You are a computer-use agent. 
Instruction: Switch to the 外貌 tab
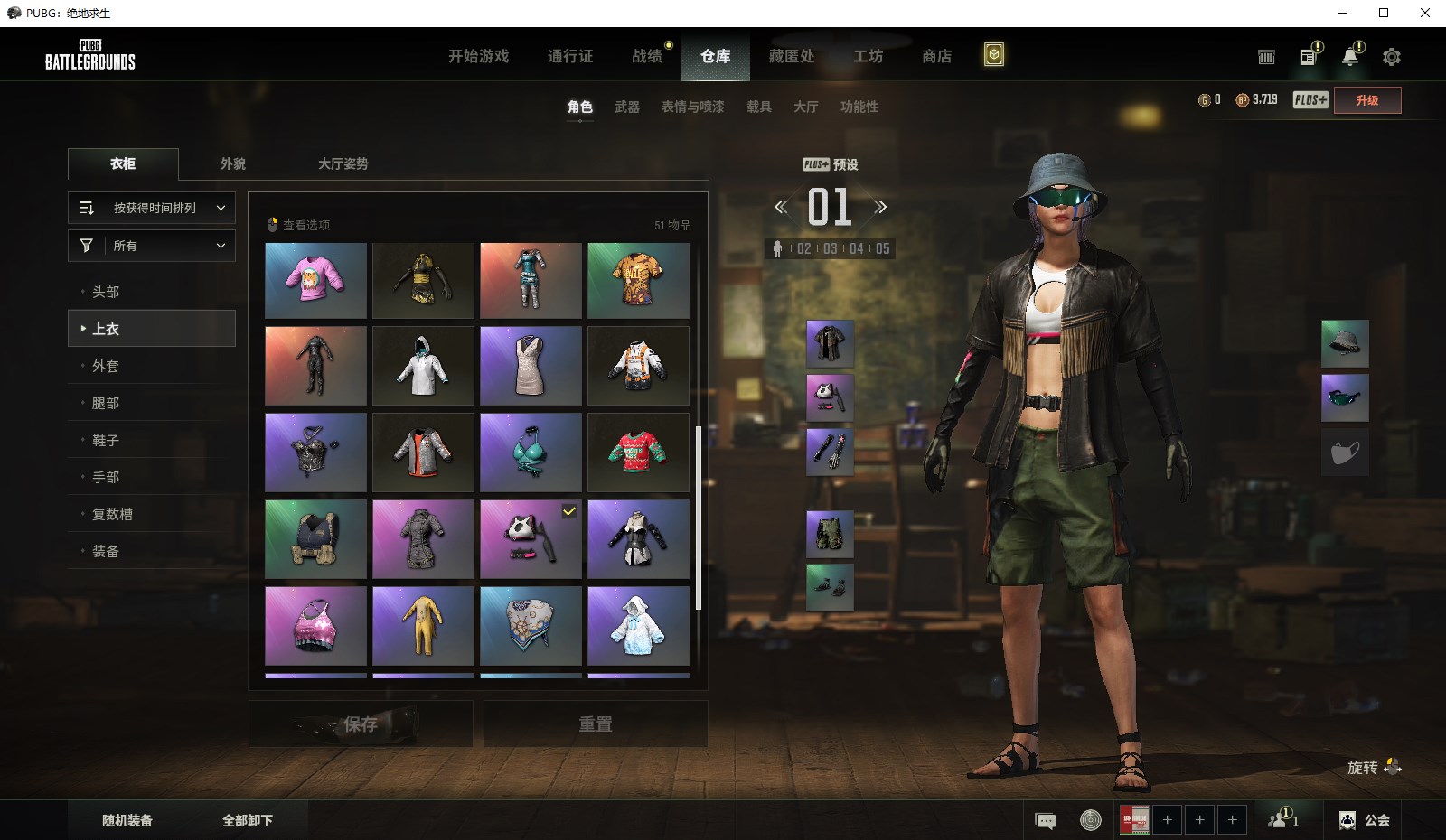point(233,163)
